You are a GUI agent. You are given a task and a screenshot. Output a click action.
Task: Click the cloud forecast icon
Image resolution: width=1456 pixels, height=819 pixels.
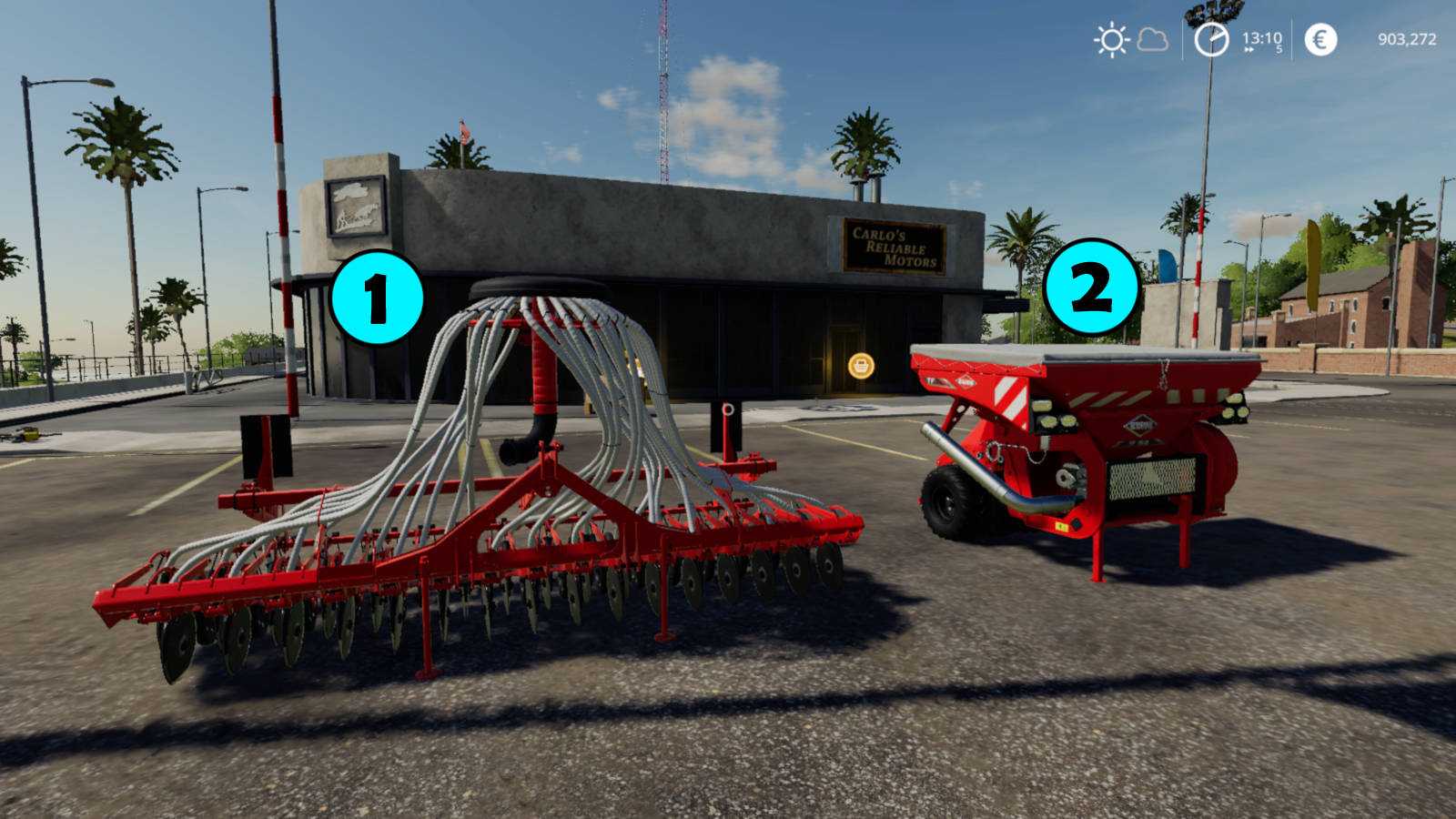1153,40
